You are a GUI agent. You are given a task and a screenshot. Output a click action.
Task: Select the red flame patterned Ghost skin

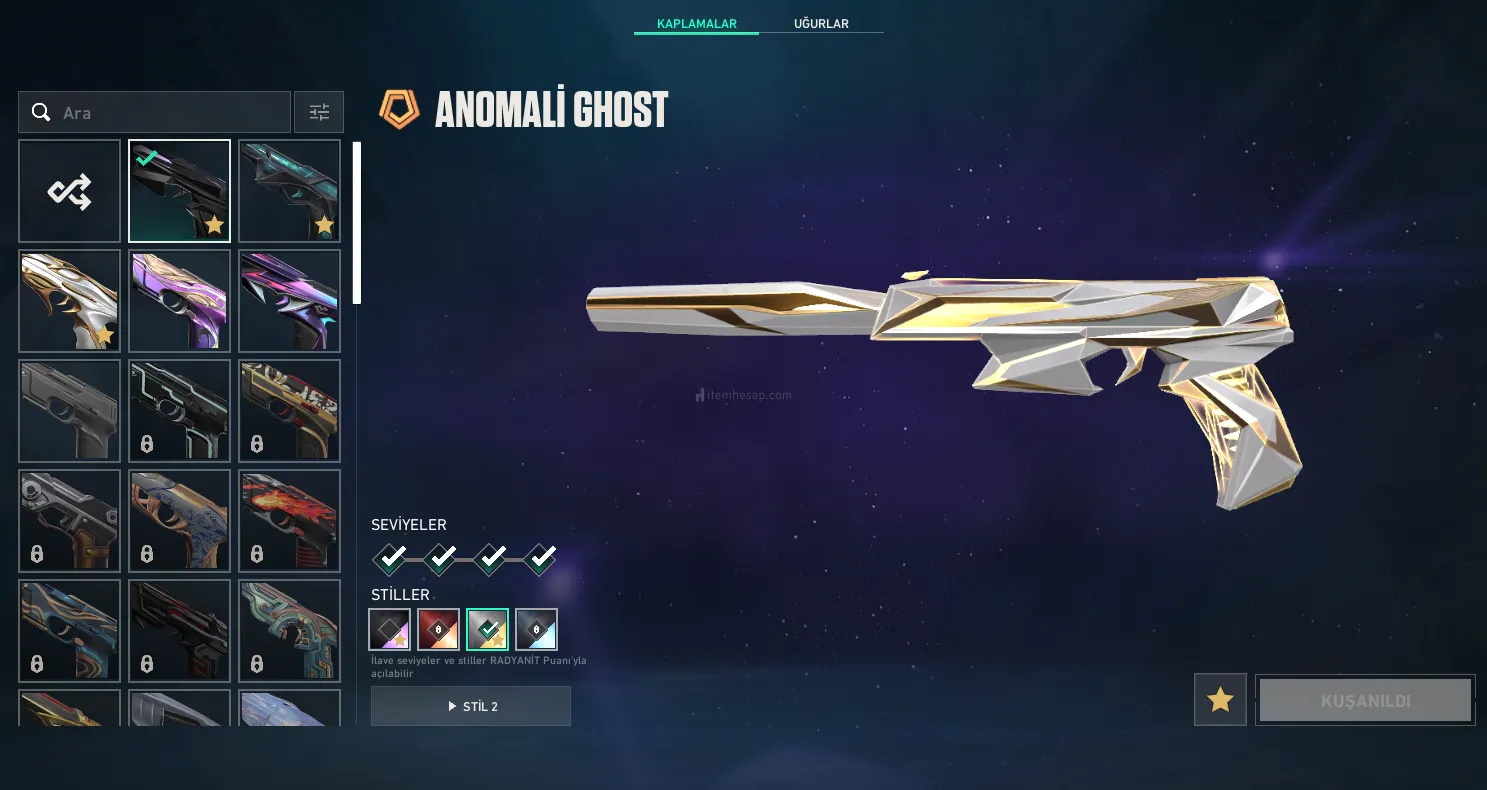290,521
